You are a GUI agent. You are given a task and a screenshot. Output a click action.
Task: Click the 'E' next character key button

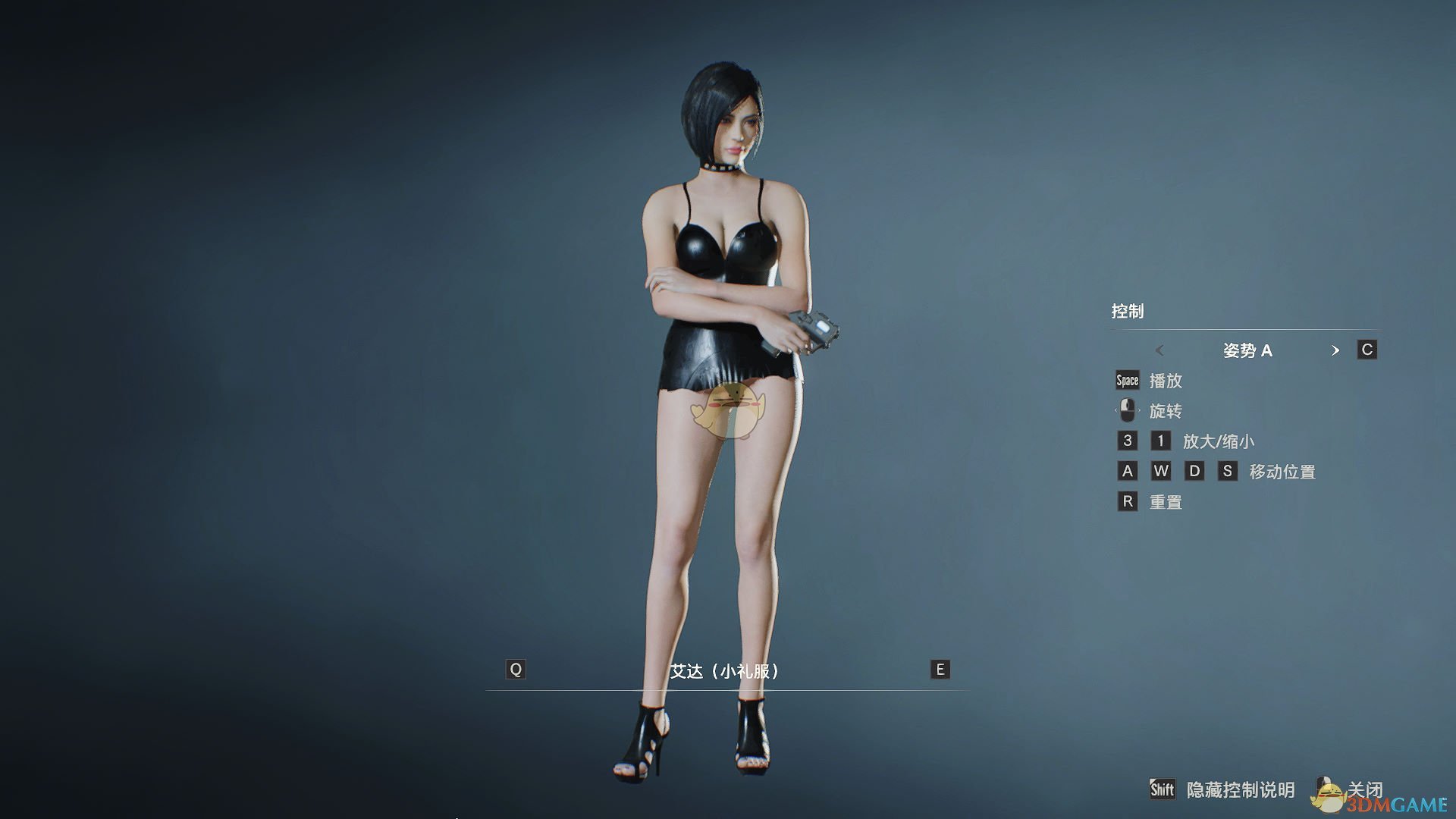coord(939,670)
